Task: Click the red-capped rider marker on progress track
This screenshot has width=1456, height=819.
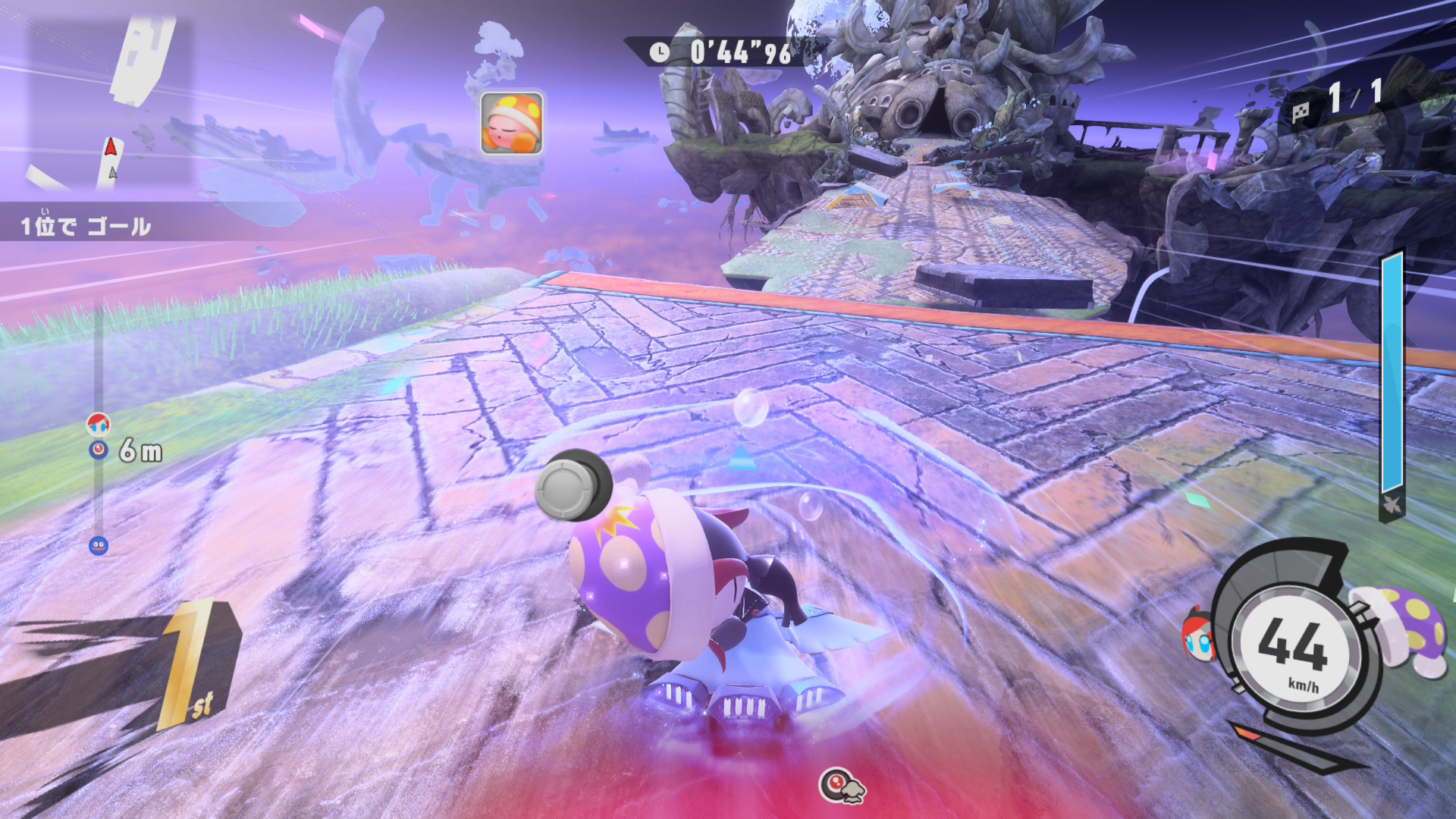Action: coord(99,423)
